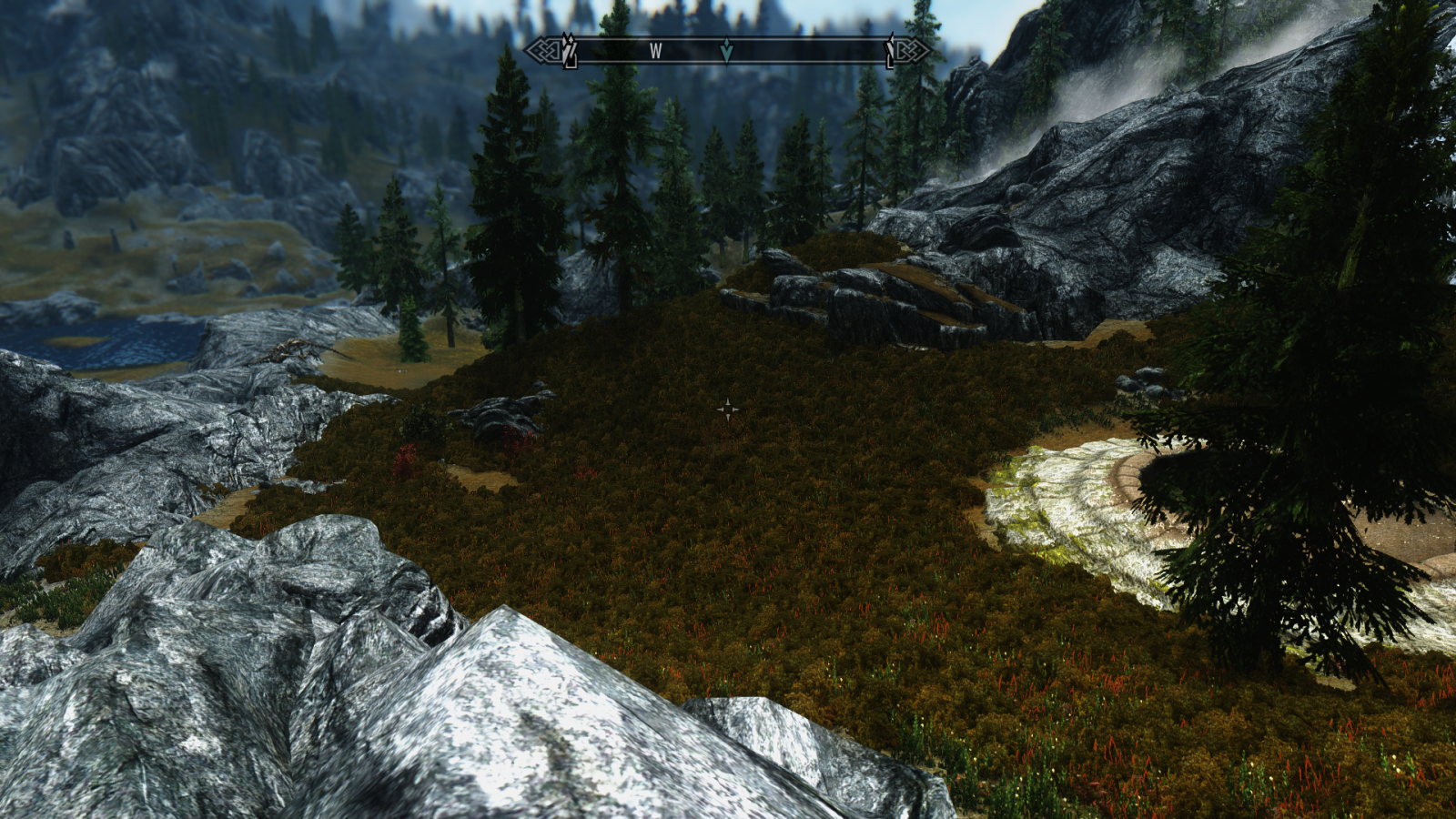The image size is (1456, 819).
Task: Select the W heading on the compass
Action: [x=655, y=52]
